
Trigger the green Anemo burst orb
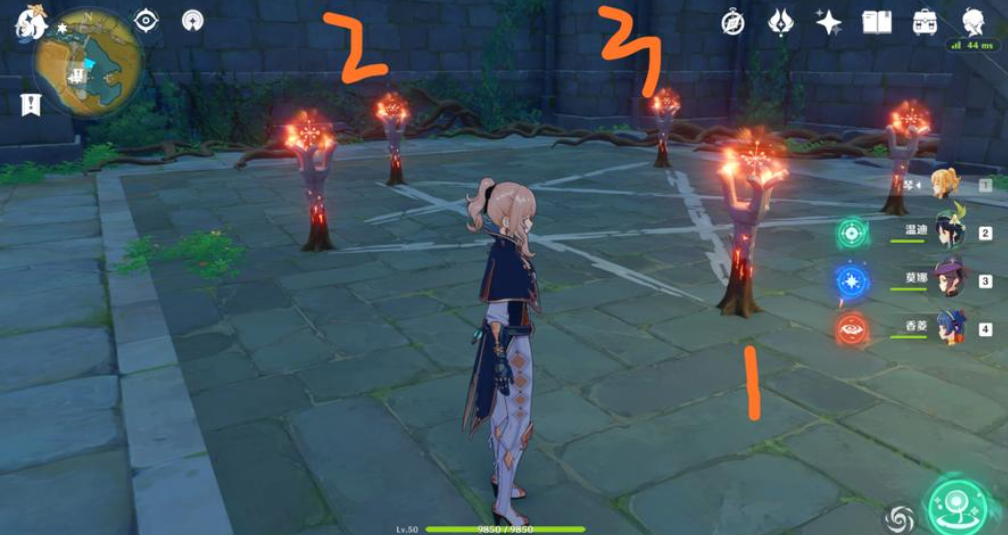(x=852, y=233)
